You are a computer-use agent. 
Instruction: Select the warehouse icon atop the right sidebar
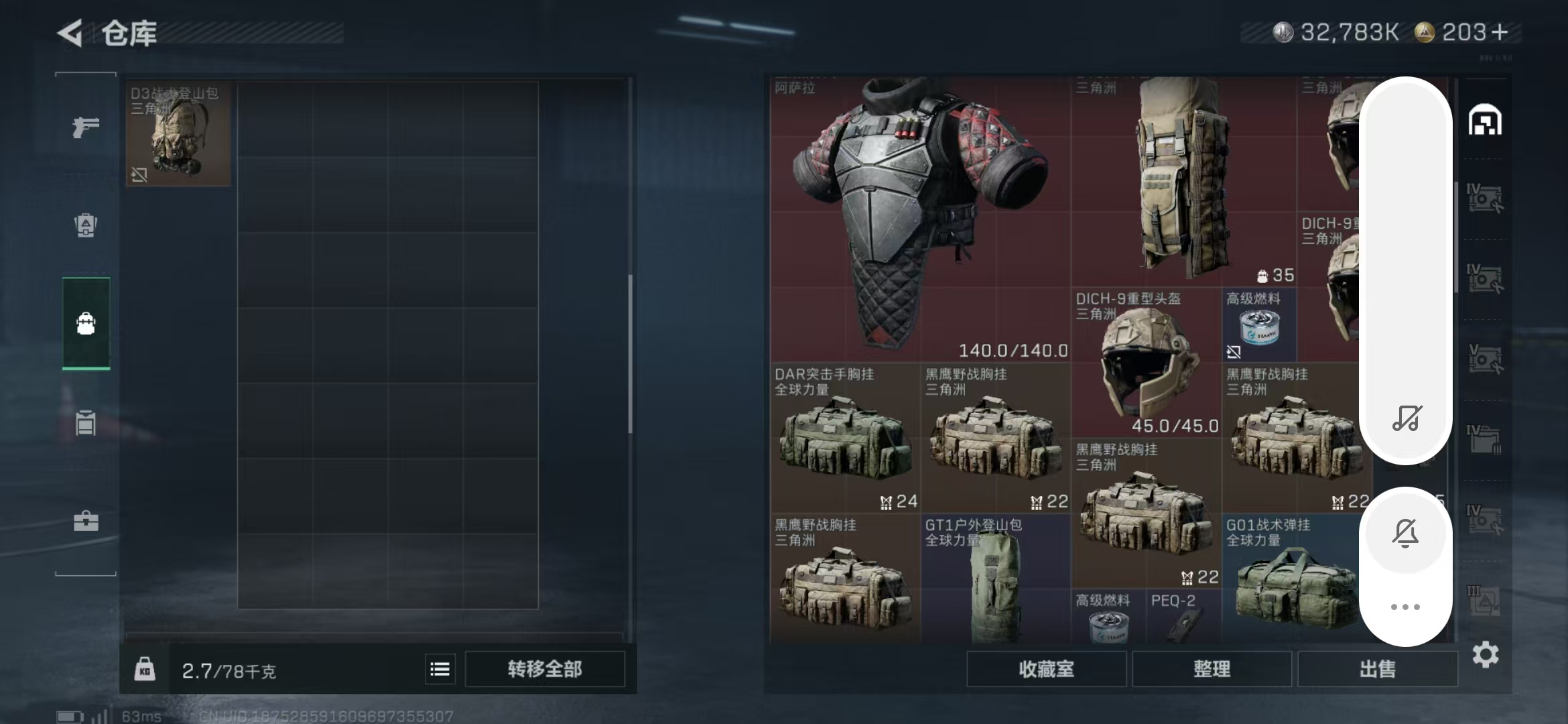coord(1486,121)
